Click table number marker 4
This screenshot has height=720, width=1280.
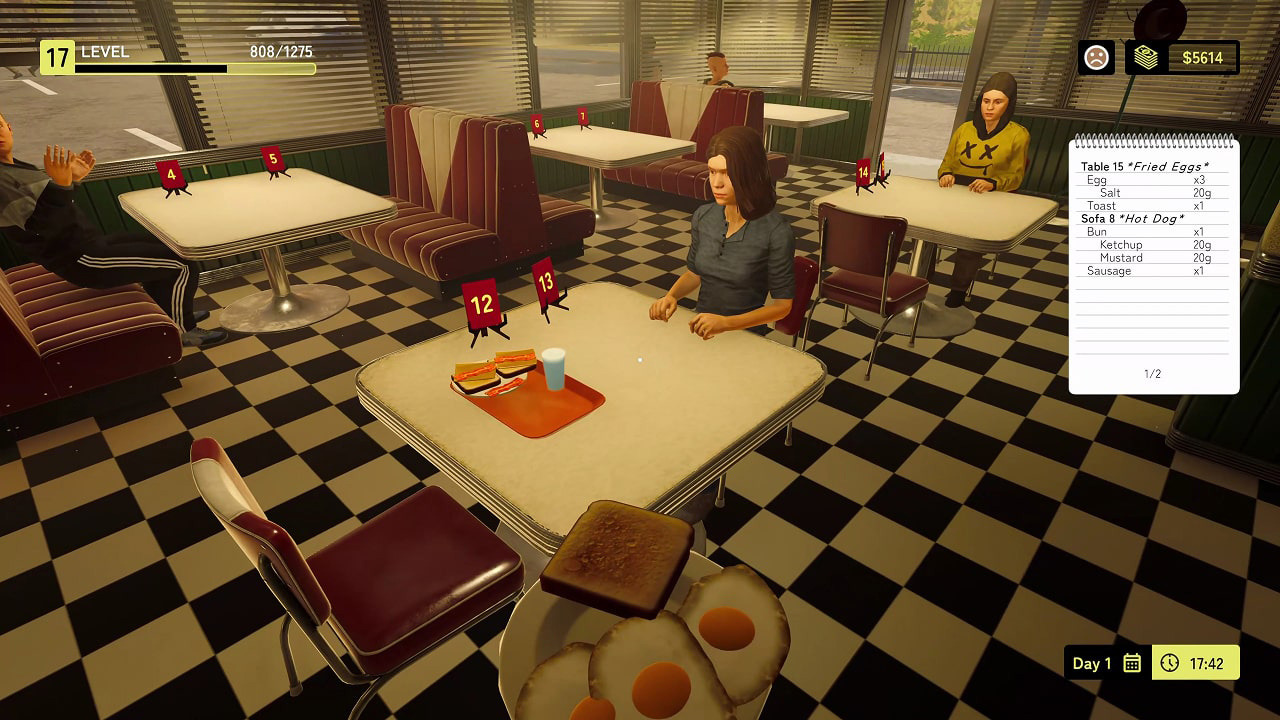(x=172, y=174)
